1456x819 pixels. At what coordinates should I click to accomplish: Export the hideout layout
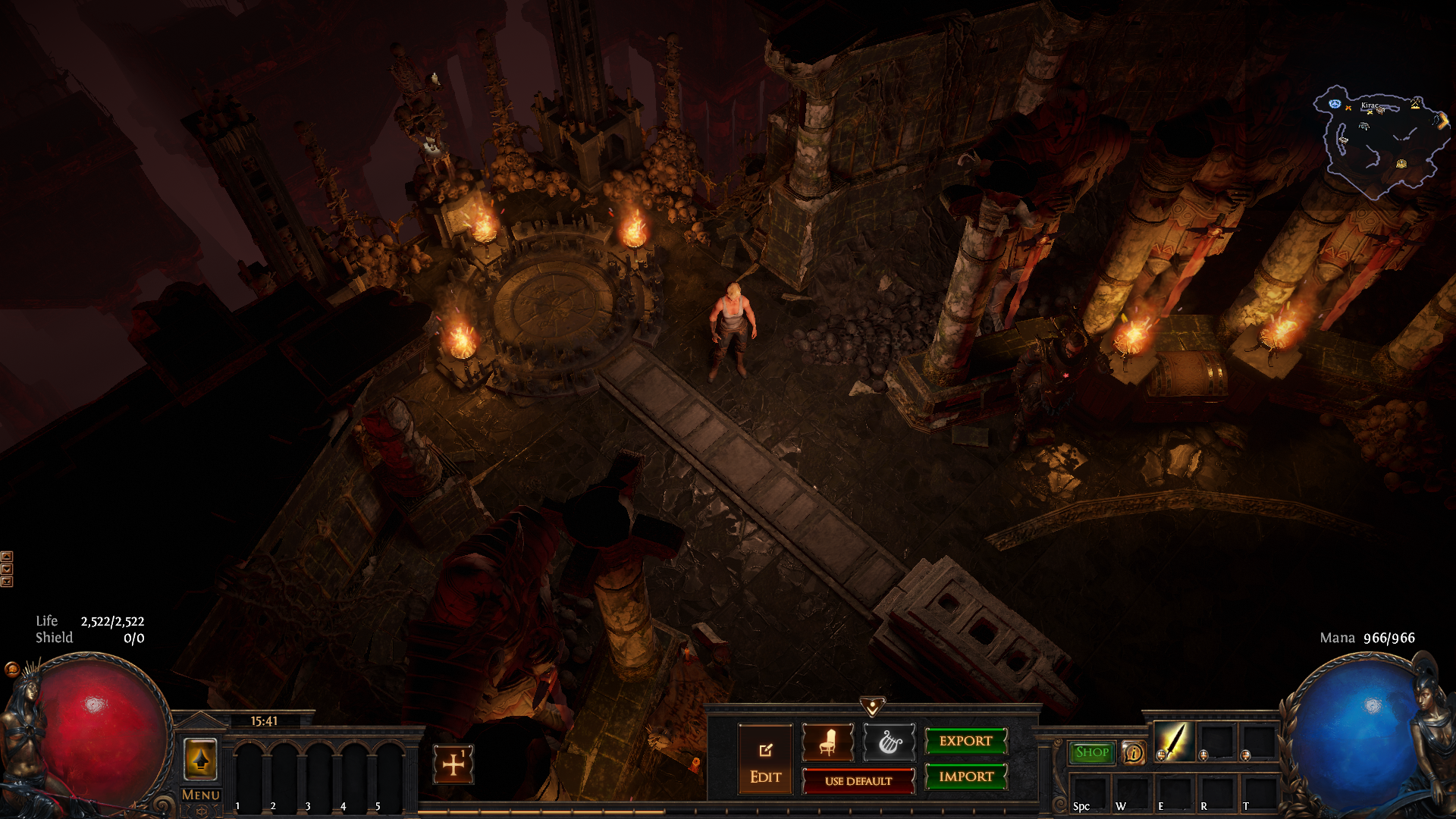965,741
